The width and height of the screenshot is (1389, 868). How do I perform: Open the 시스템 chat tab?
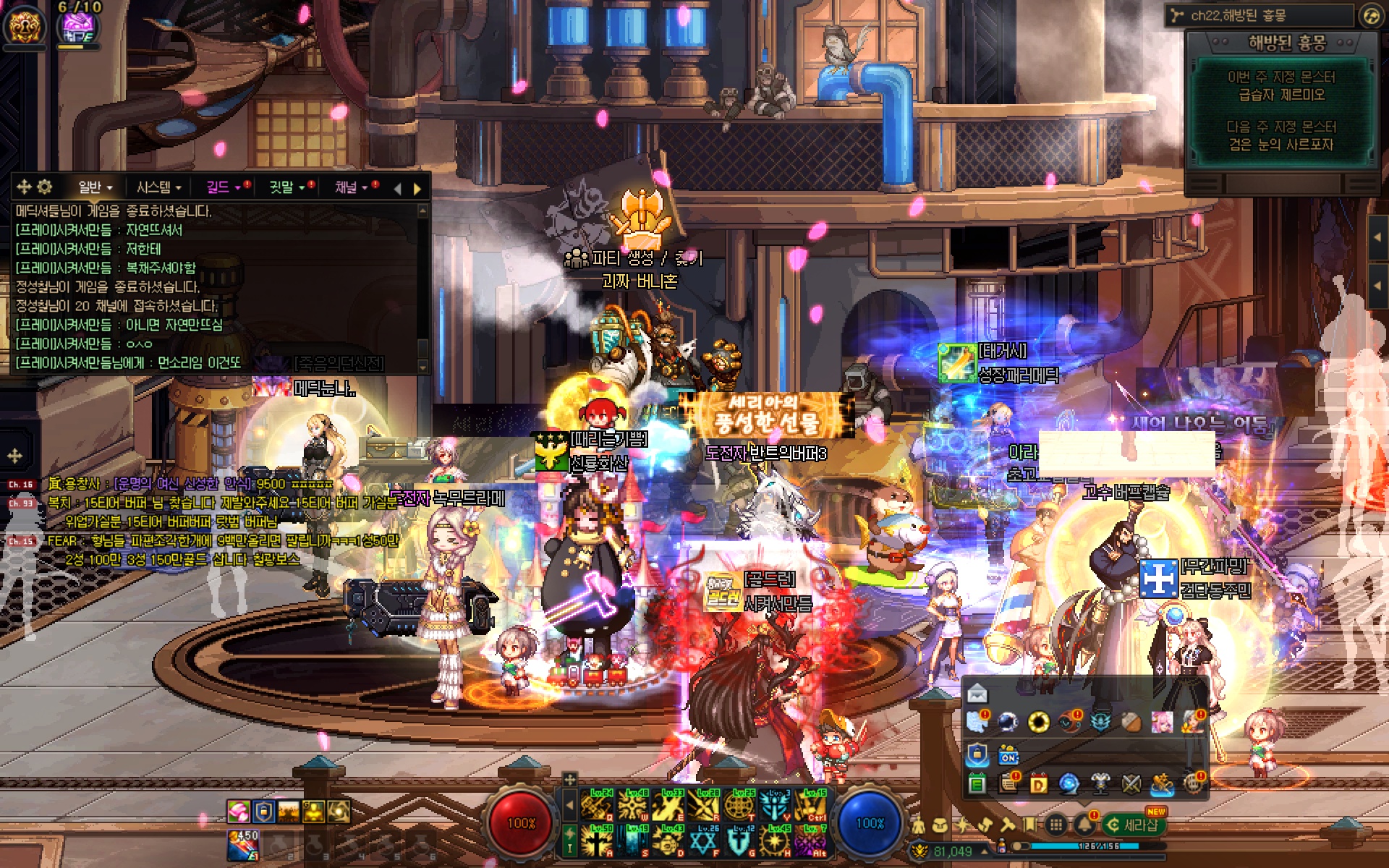click(158, 187)
